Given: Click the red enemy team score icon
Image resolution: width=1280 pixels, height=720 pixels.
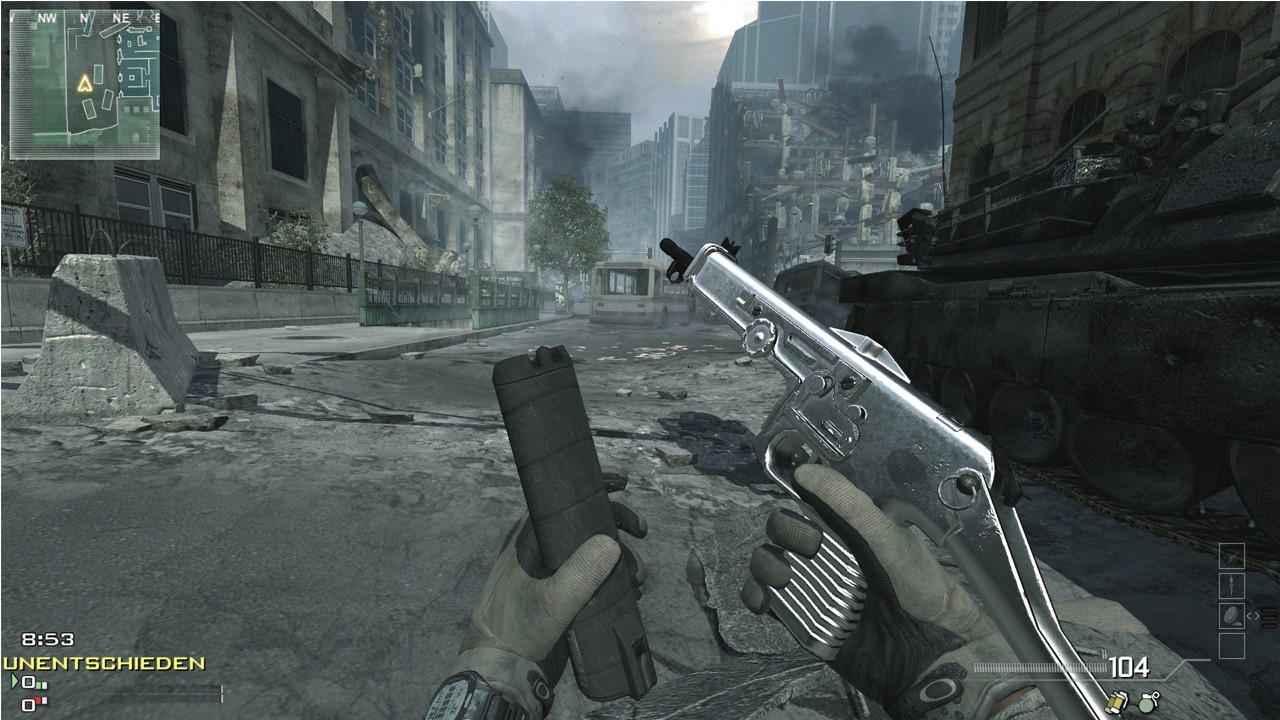Looking at the screenshot, I should point(29,704).
